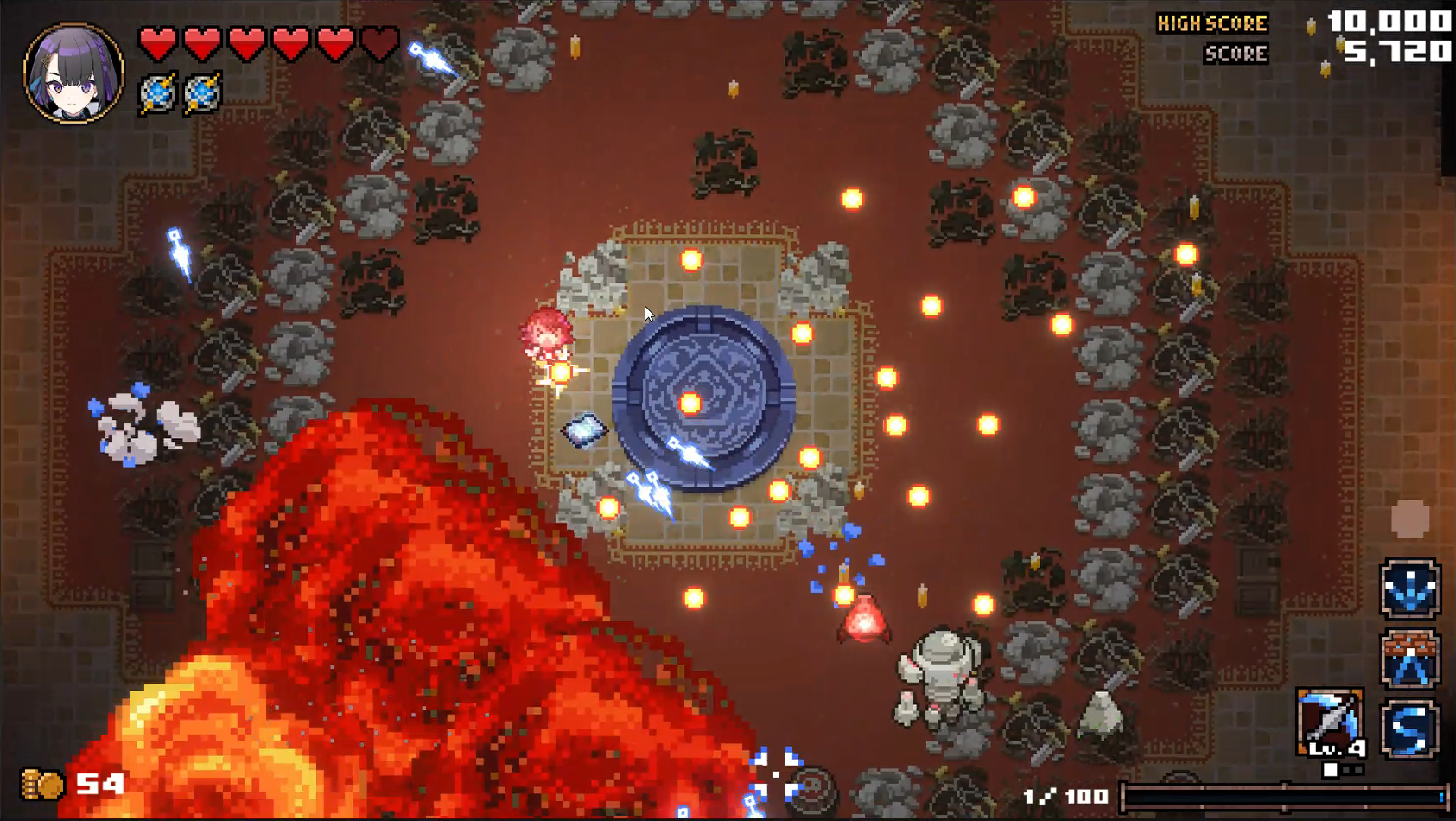Screen dimensions: 1456x821
Task: Activate the triple downward arrow skill
Action: (x=1409, y=589)
